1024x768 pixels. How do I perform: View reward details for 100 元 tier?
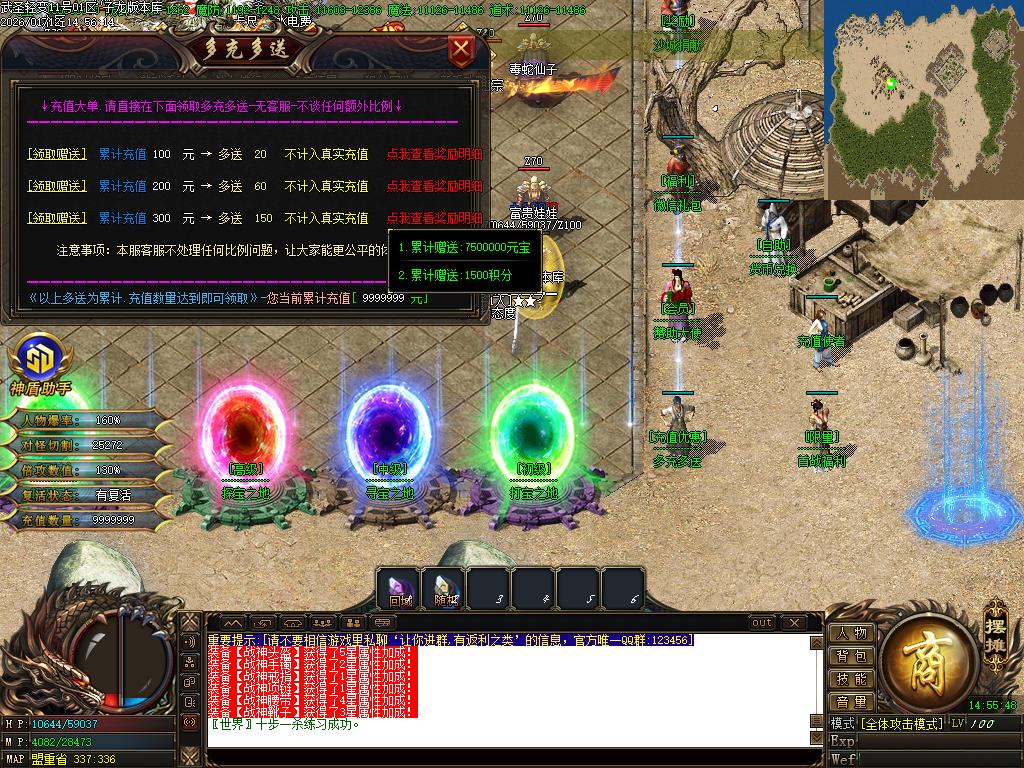click(x=434, y=154)
